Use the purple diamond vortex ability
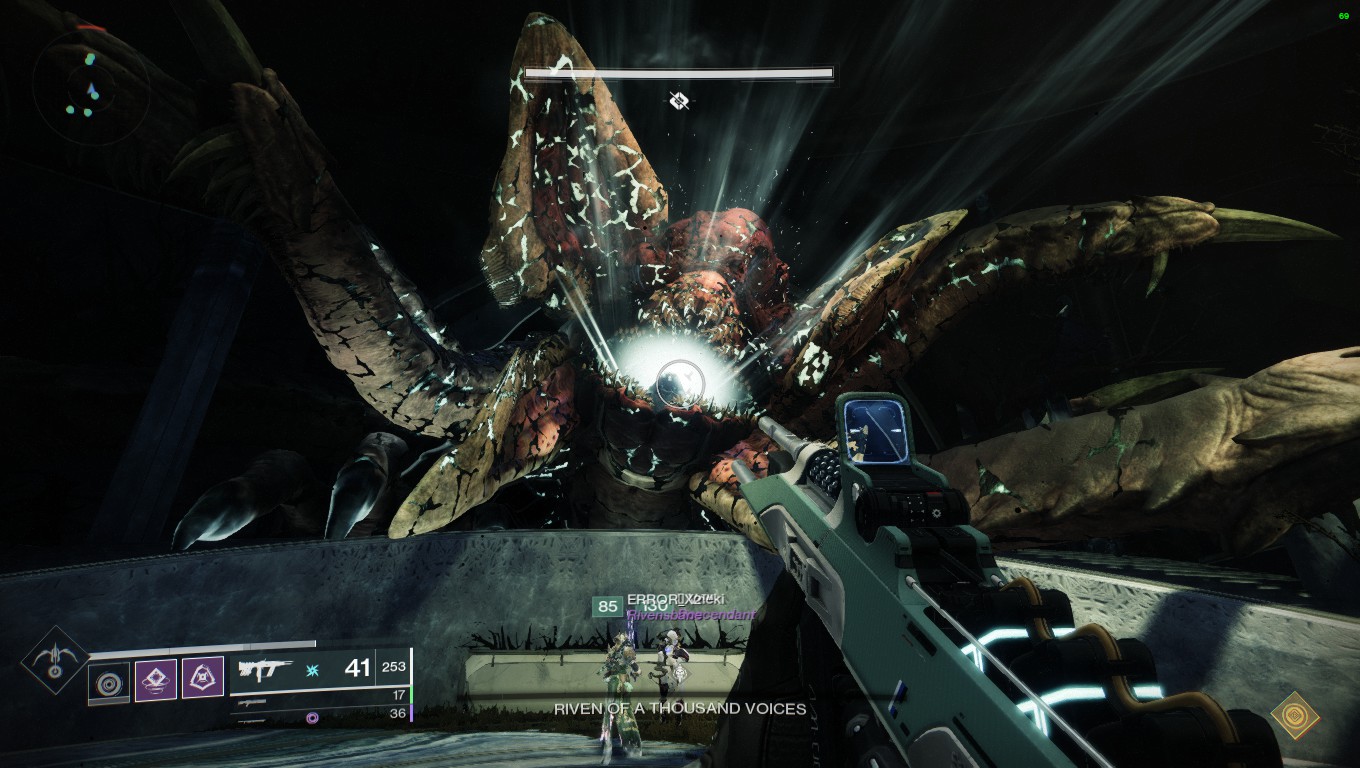The height and width of the screenshot is (768, 1360). coord(156,680)
